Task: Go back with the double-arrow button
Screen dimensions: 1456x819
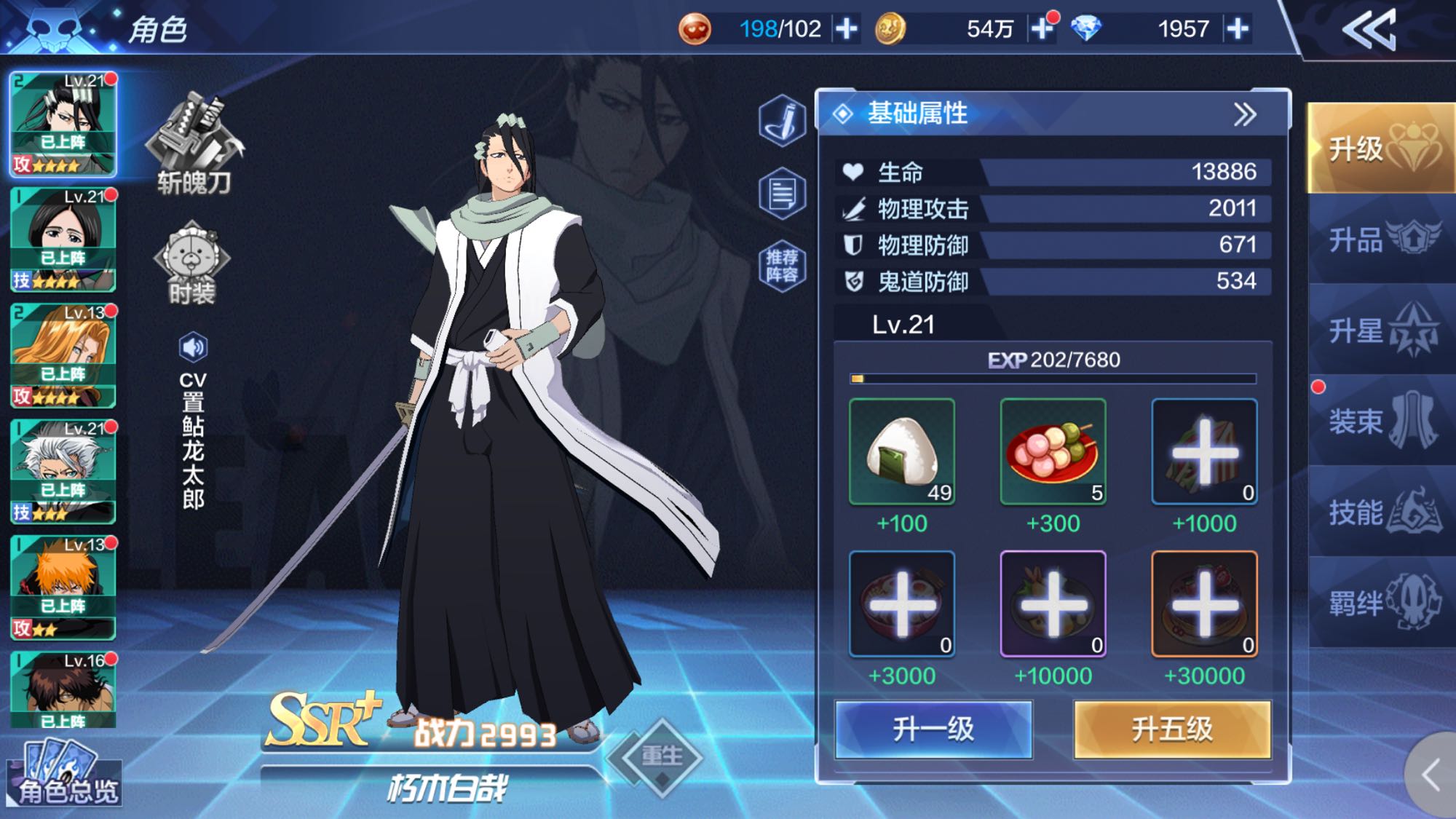Action: click(1369, 30)
